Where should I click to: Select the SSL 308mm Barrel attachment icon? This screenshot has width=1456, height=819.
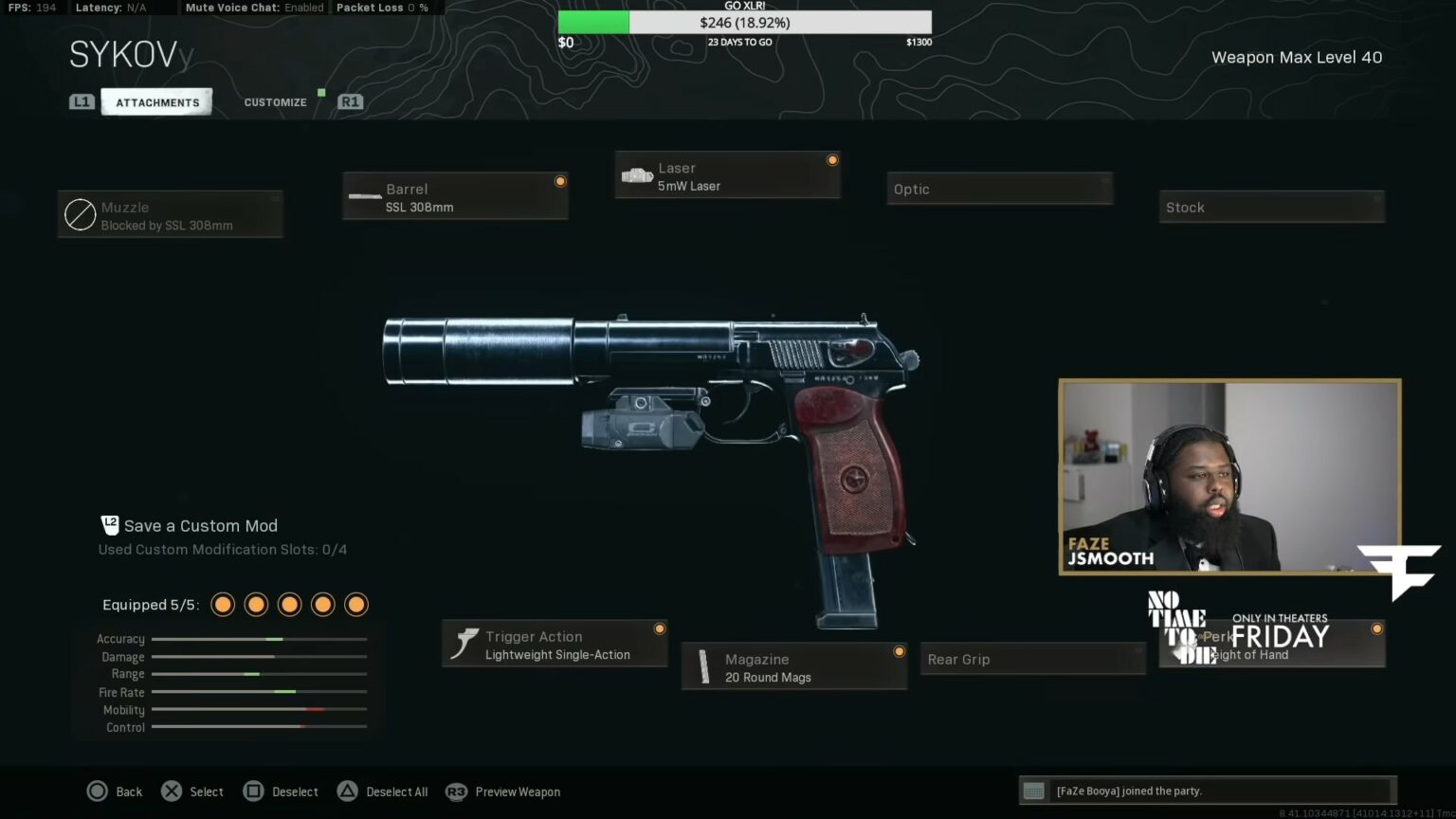(365, 196)
